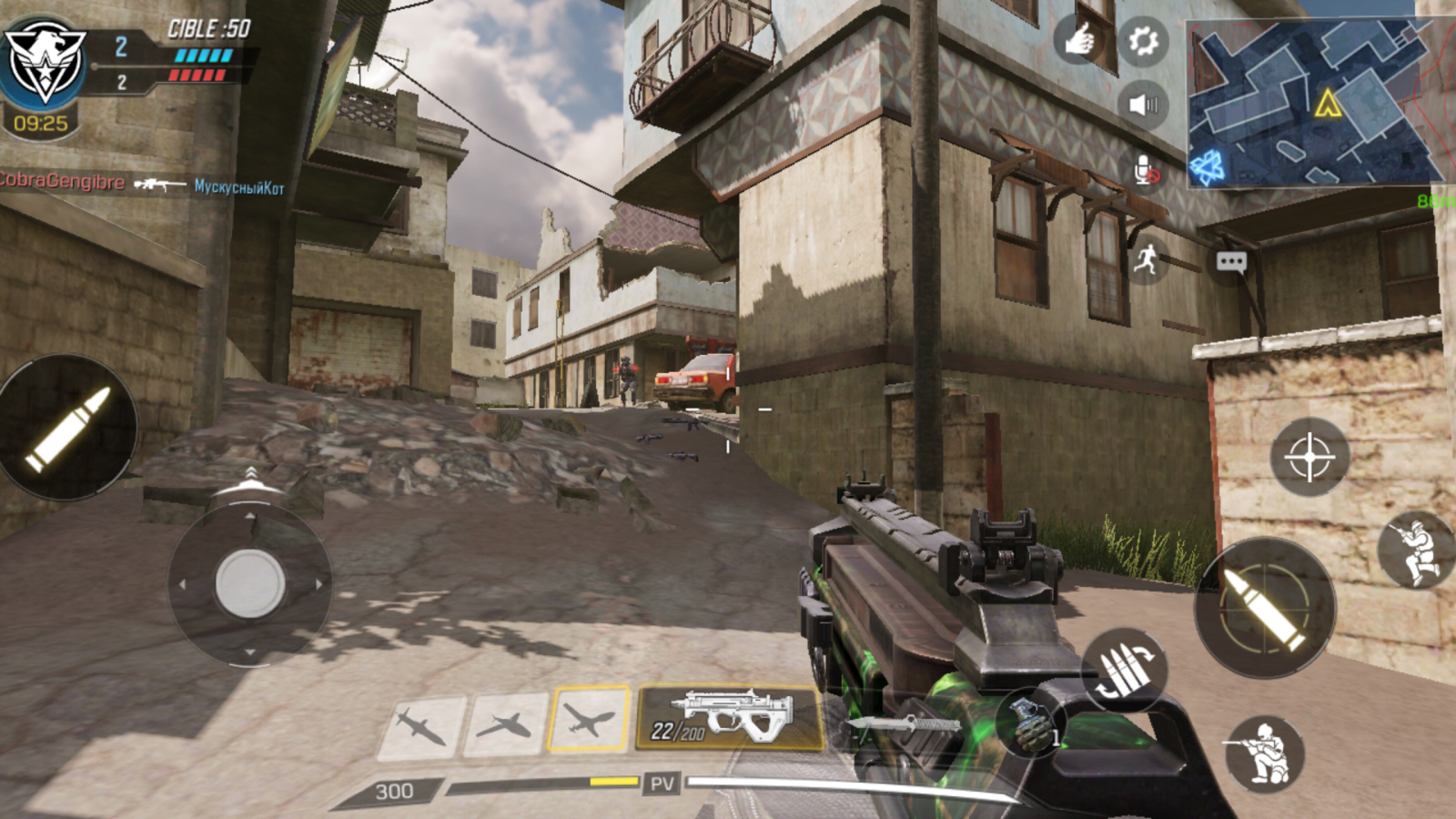Fire using the left bullet button
The image size is (1456, 819).
click(x=67, y=428)
